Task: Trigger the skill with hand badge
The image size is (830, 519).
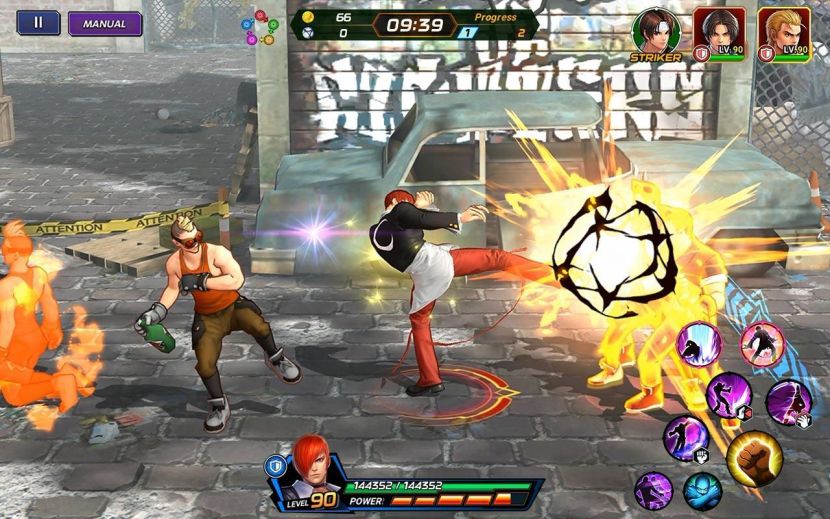Action: pos(788,402)
